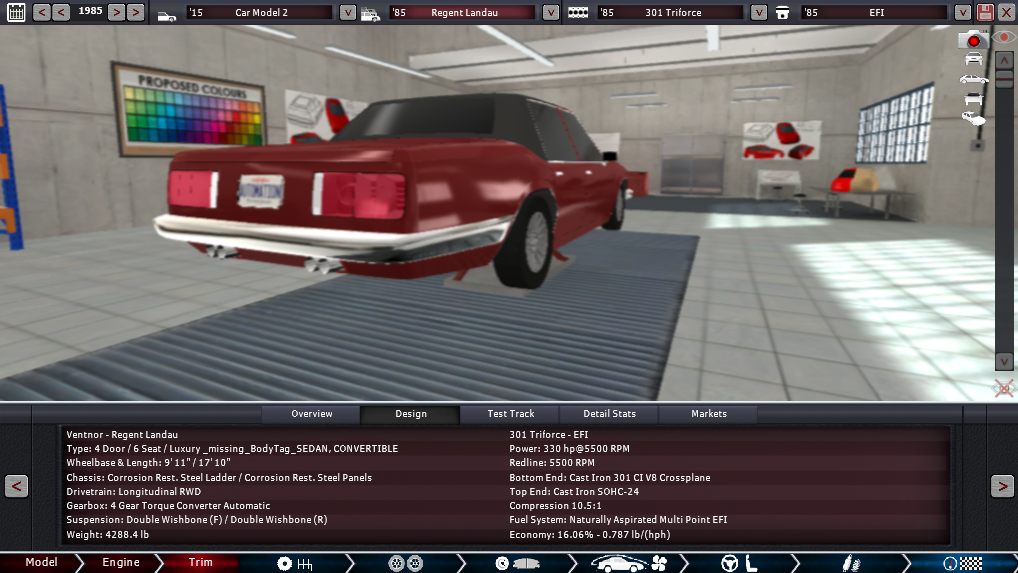Show the Detail Stats tab

[x=610, y=414]
